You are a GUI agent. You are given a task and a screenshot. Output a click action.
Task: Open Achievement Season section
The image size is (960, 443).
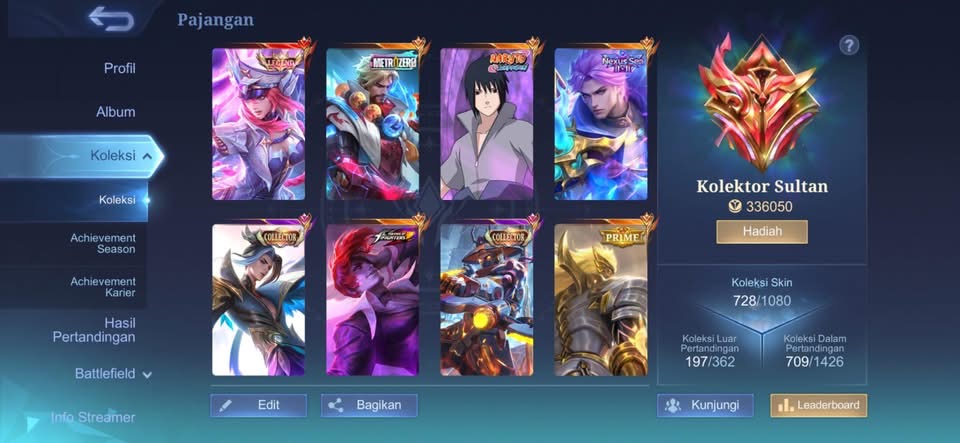coord(103,243)
